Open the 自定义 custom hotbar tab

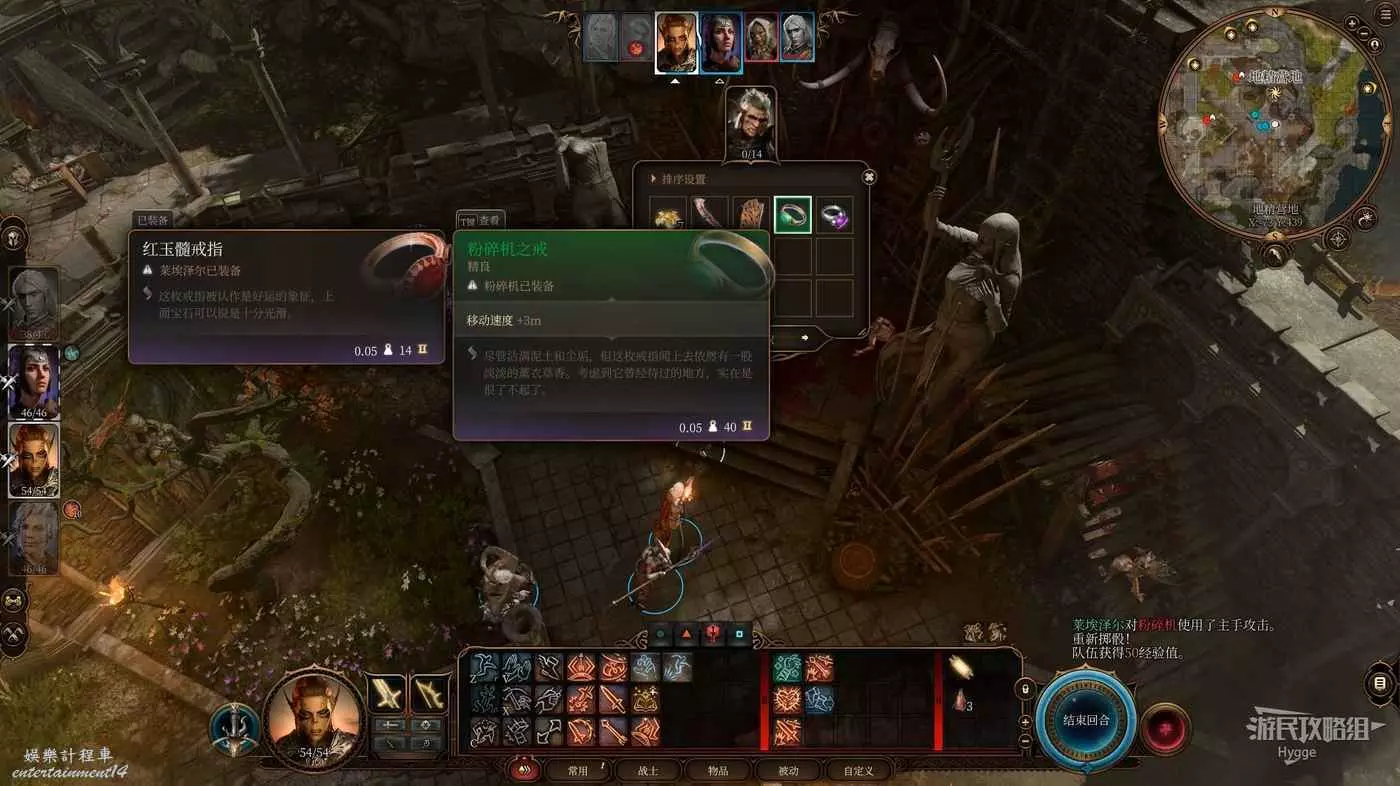coord(858,771)
